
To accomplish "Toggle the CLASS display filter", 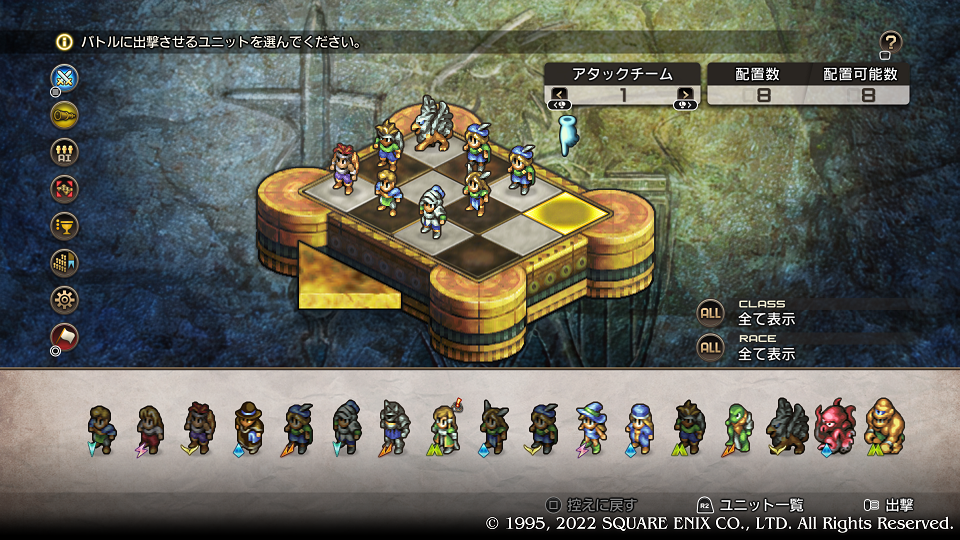I will 710,312.
